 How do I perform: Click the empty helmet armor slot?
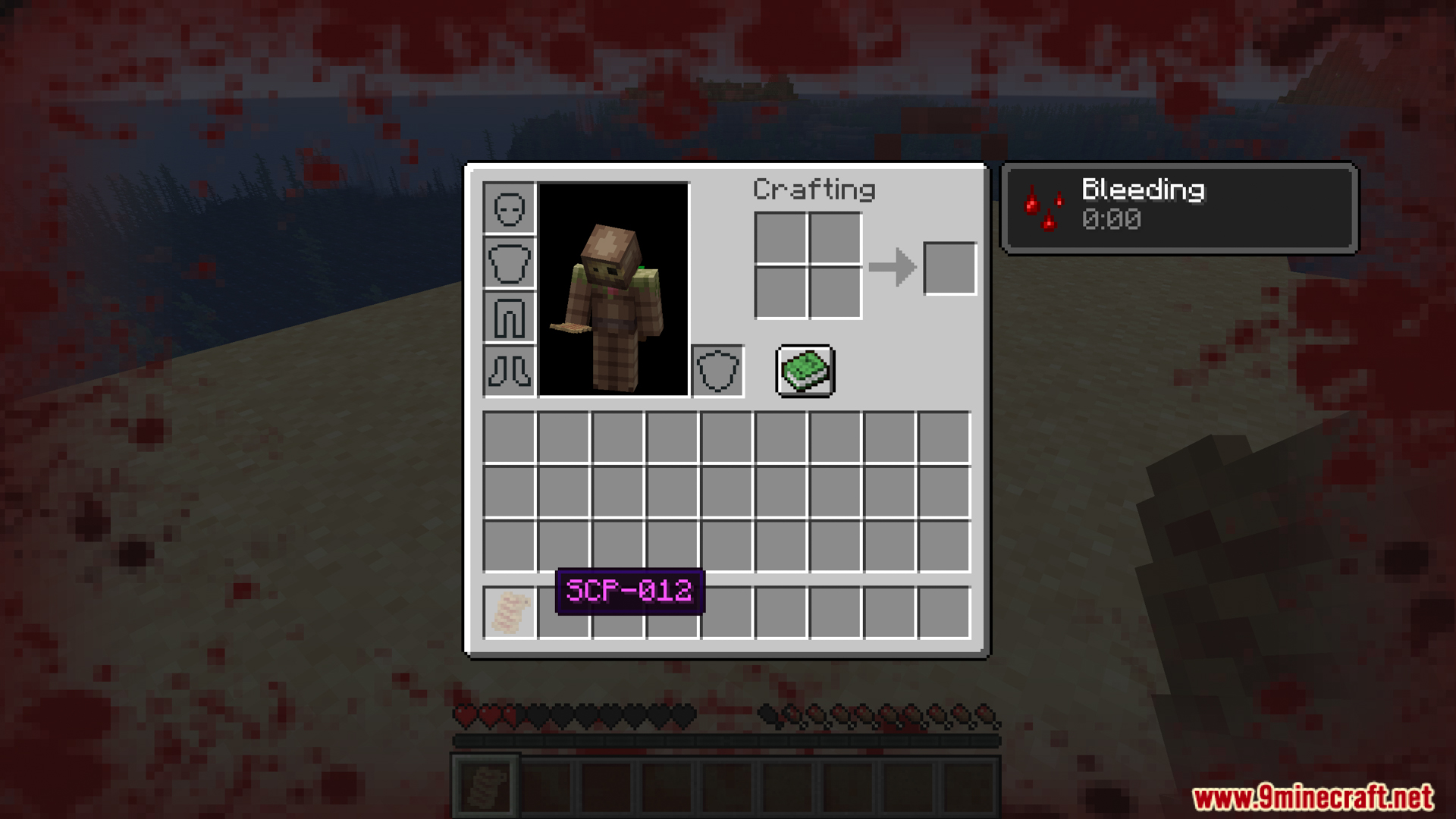click(x=510, y=208)
